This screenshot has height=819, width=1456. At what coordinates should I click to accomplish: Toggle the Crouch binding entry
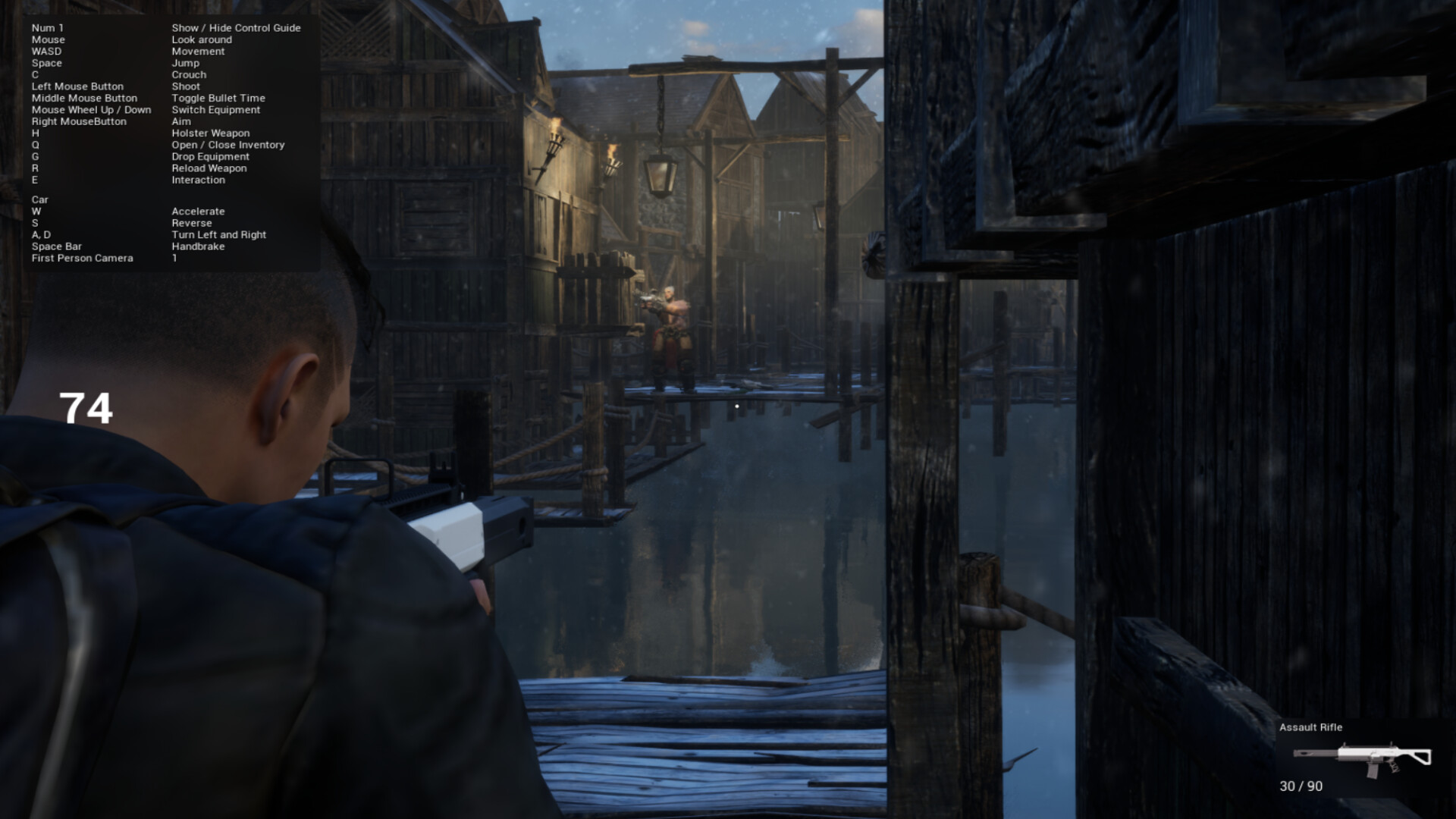coord(188,74)
